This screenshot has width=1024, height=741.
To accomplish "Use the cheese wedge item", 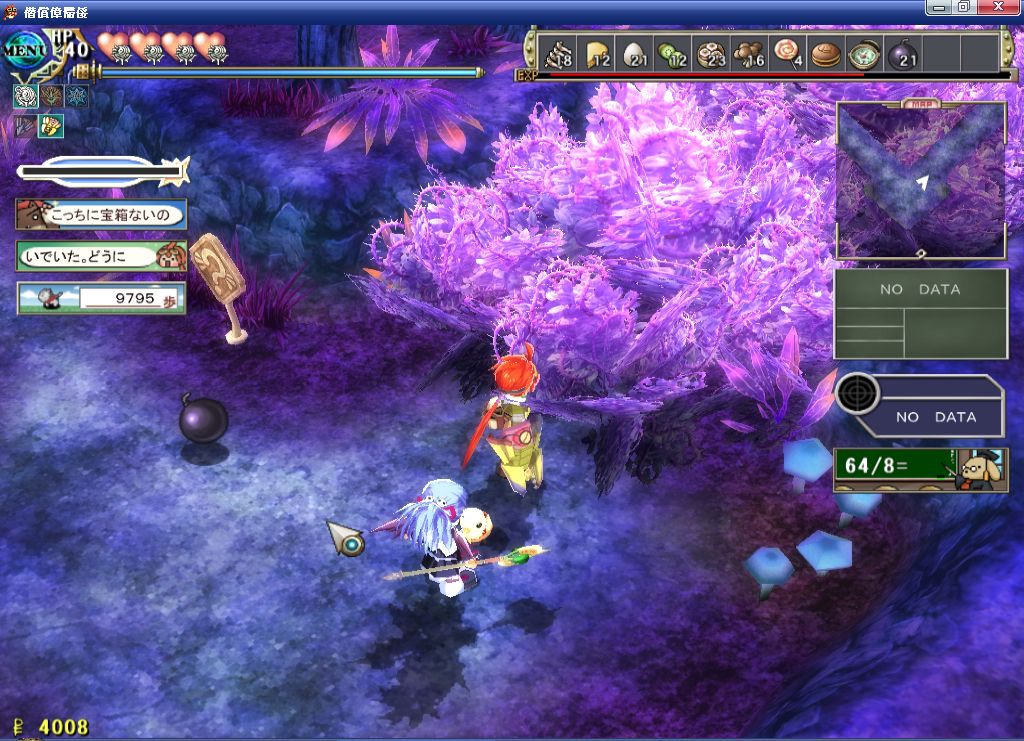I will tap(597, 52).
